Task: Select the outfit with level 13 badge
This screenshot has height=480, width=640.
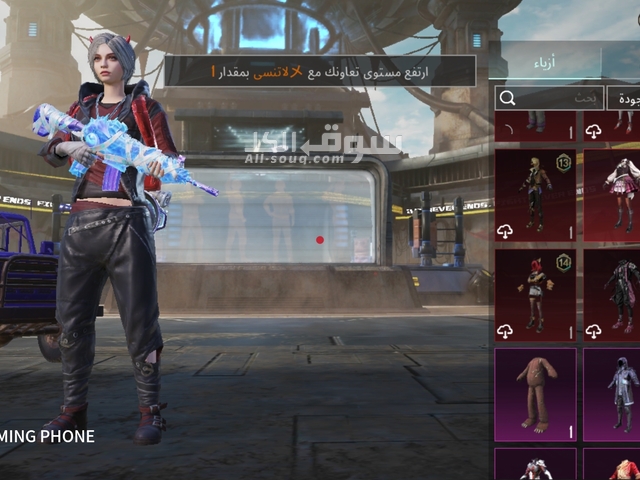Action: [x=535, y=195]
